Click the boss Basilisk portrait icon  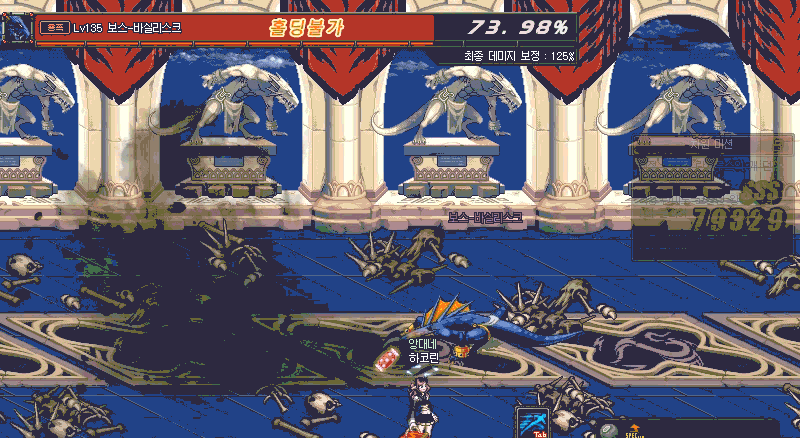tap(15, 27)
